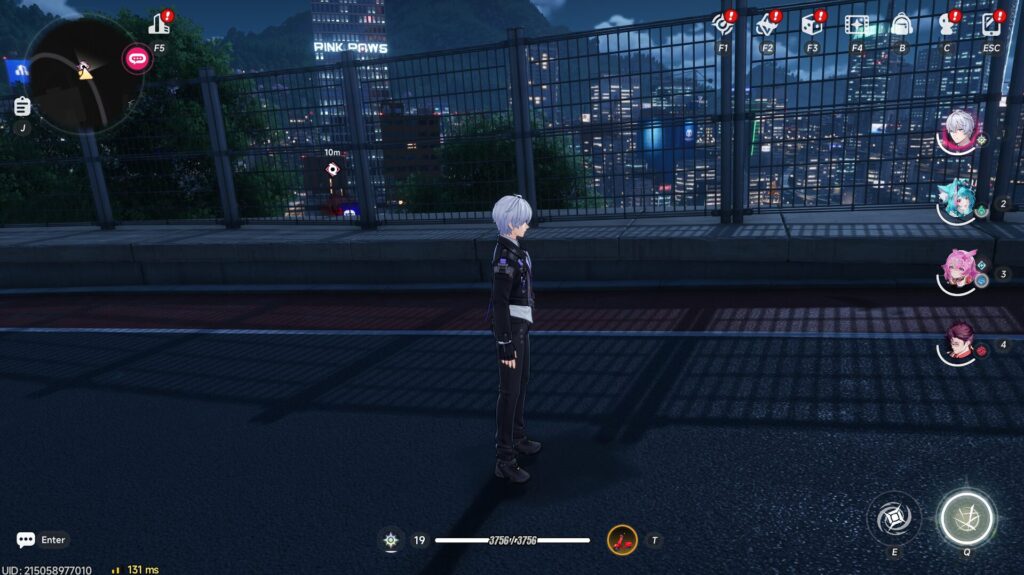Open the phone main menu icon
Screen dimensions: 1024x575
click(991, 24)
